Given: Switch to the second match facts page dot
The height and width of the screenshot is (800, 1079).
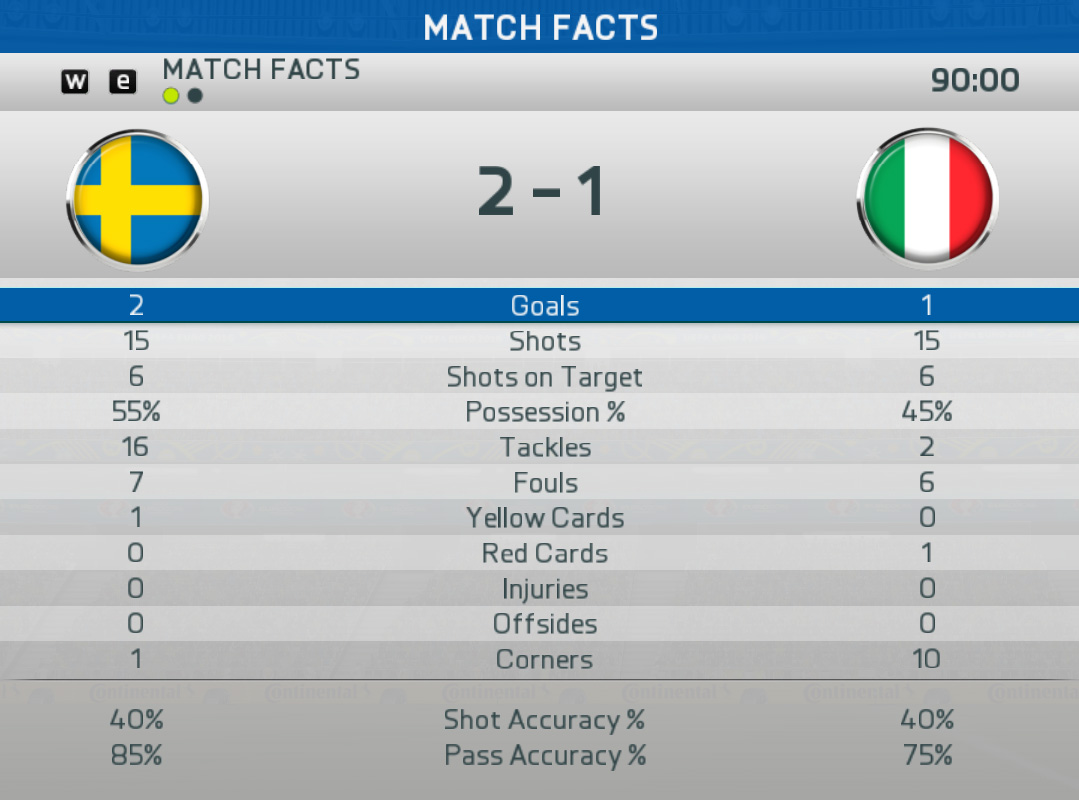Looking at the screenshot, I should (x=195, y=96).
